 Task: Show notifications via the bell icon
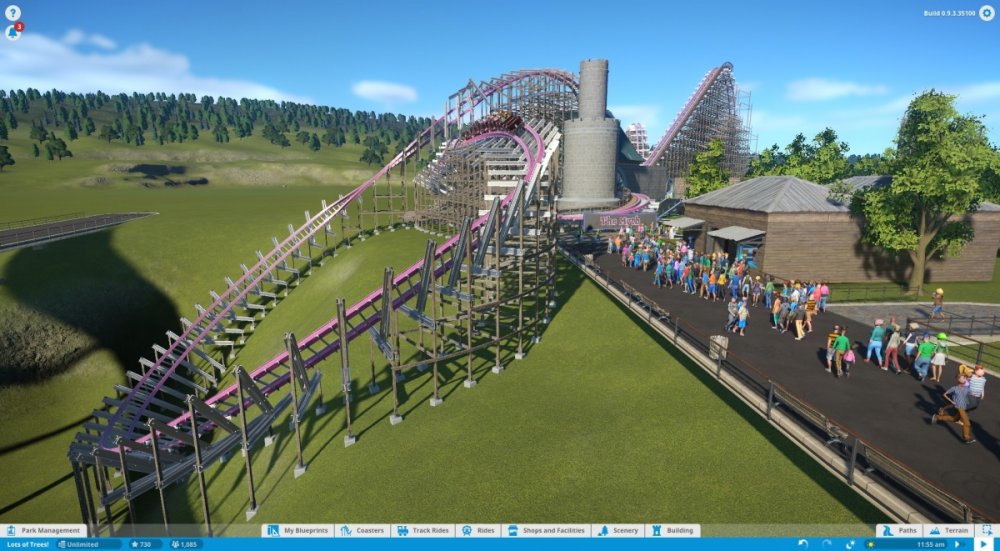click(x=13, y=31)
